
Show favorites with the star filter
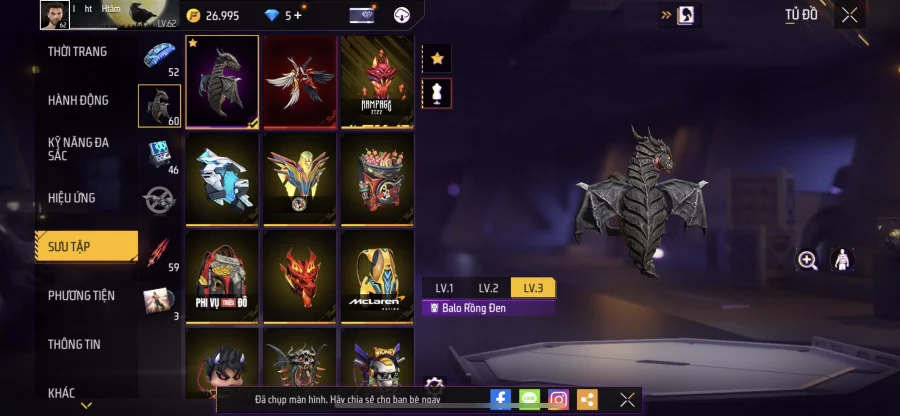coord(437,59)
